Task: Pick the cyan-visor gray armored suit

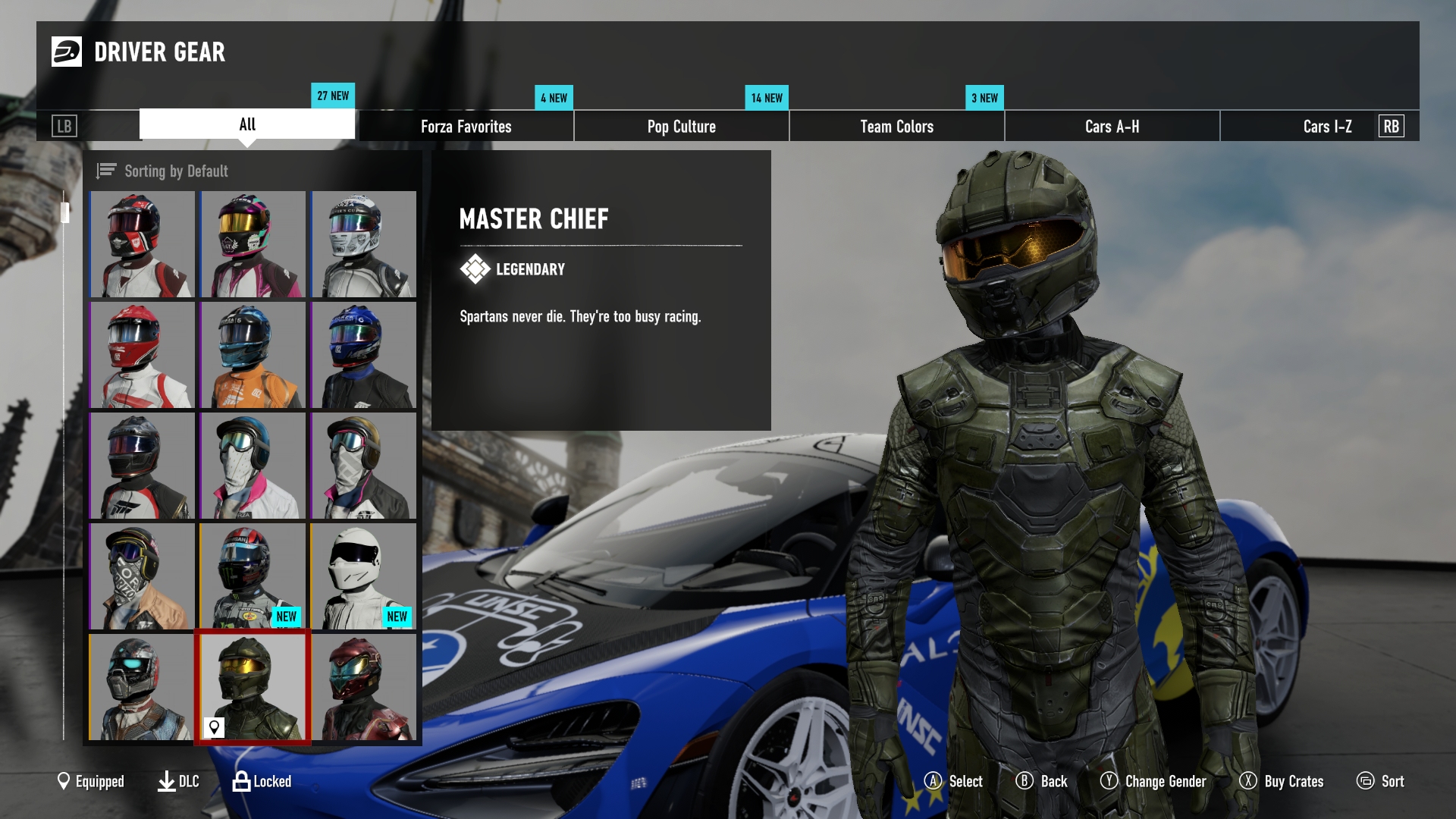Action: point(142,687)
